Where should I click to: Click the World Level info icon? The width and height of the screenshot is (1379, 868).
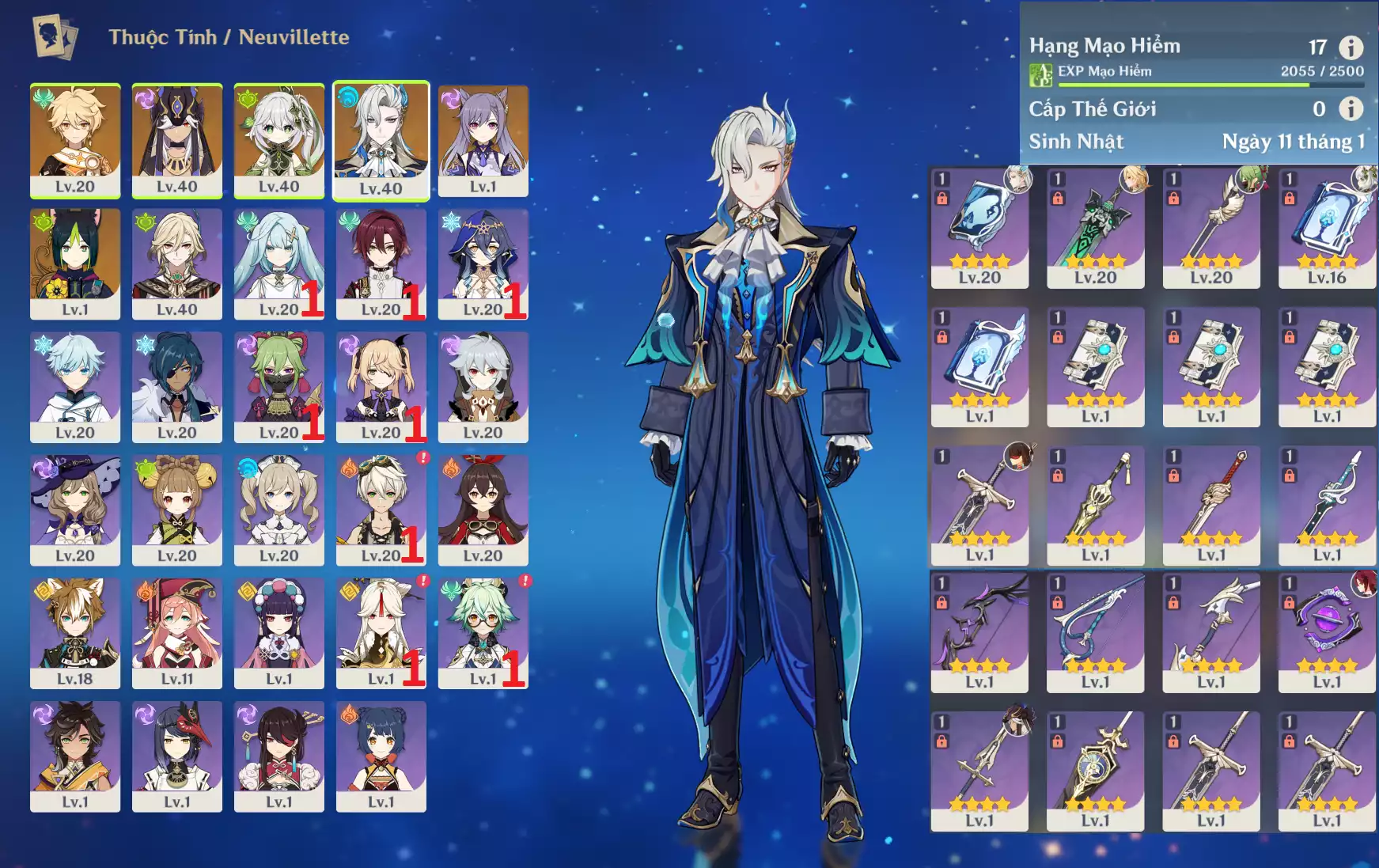[1351, 108]
